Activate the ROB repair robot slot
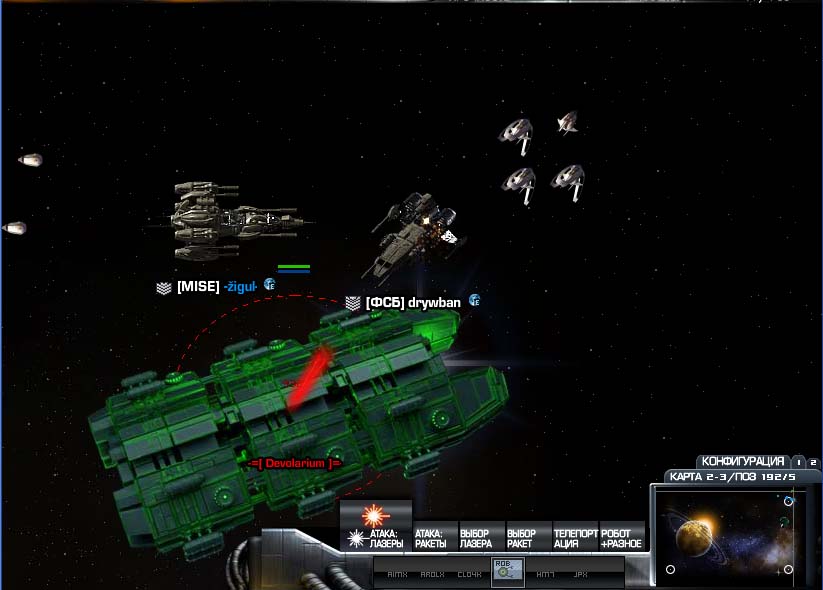Screen dimensions: 823x590 coord(508,571)
